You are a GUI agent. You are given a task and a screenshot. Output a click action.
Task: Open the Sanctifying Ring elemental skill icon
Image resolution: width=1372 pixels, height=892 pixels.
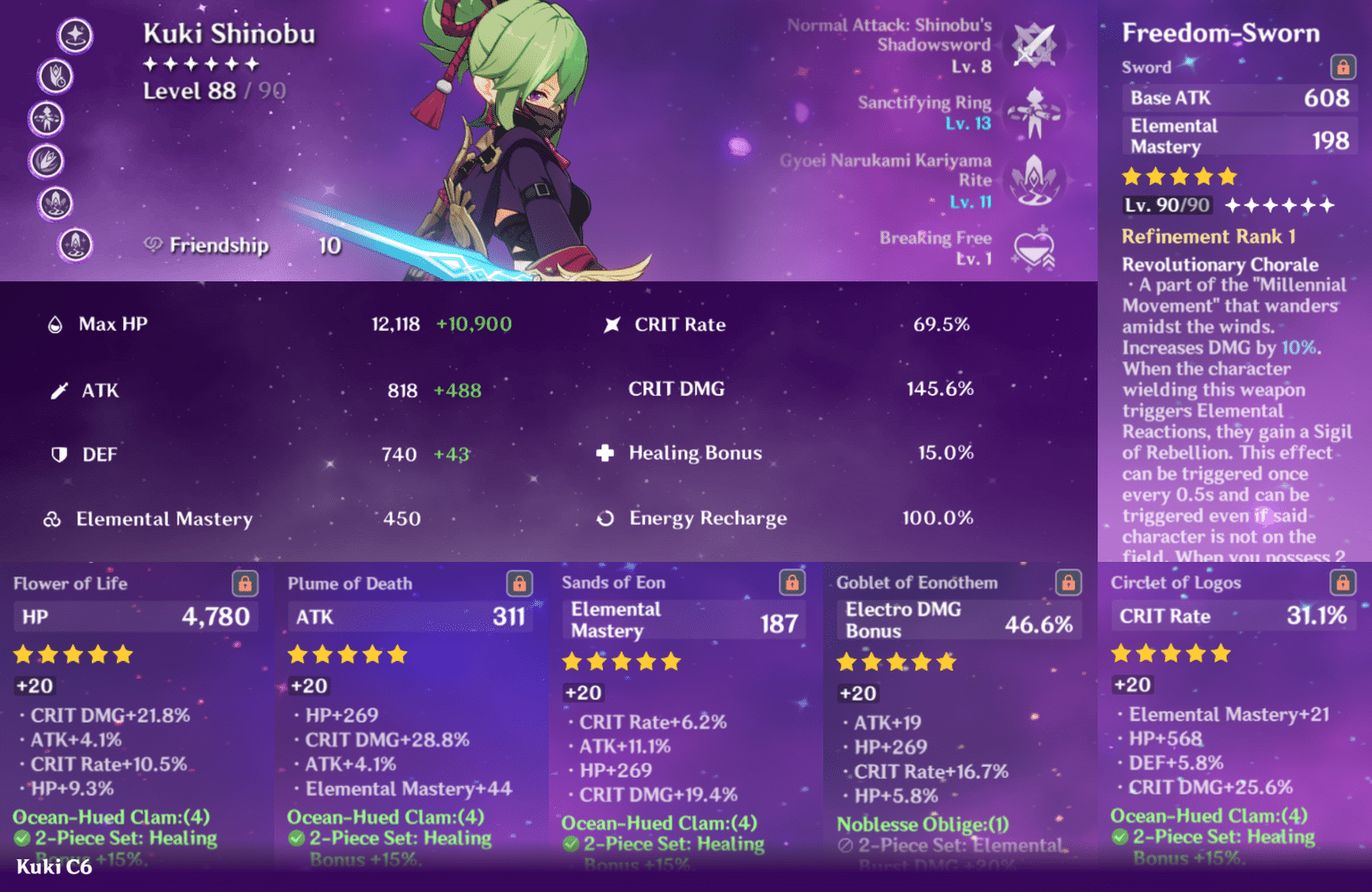point(1033,113)
